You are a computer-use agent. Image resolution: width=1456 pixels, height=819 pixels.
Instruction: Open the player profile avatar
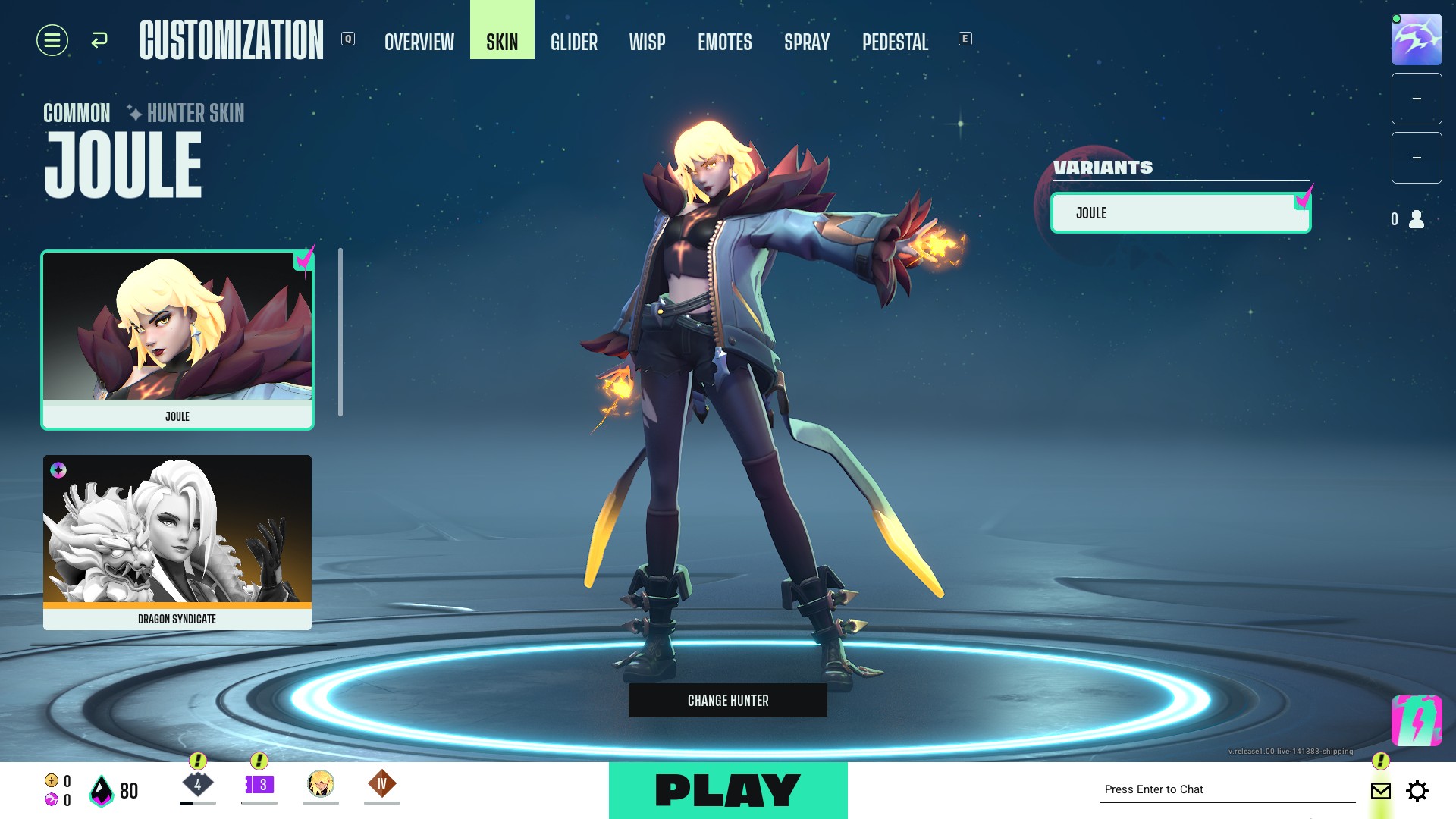[x=1416, y=39]
